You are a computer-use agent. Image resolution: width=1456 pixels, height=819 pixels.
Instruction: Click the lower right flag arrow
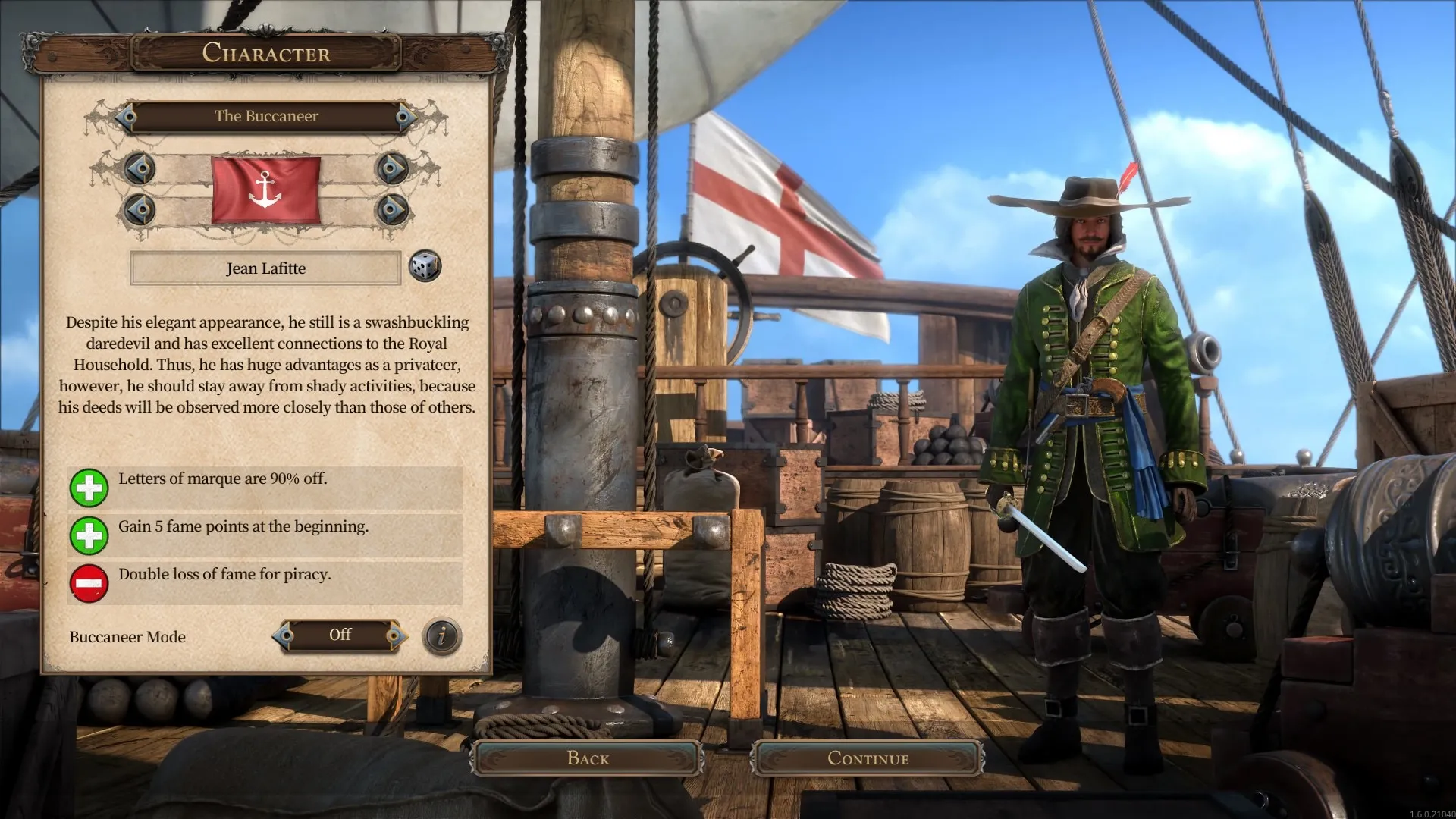click(x=392, y=209)
